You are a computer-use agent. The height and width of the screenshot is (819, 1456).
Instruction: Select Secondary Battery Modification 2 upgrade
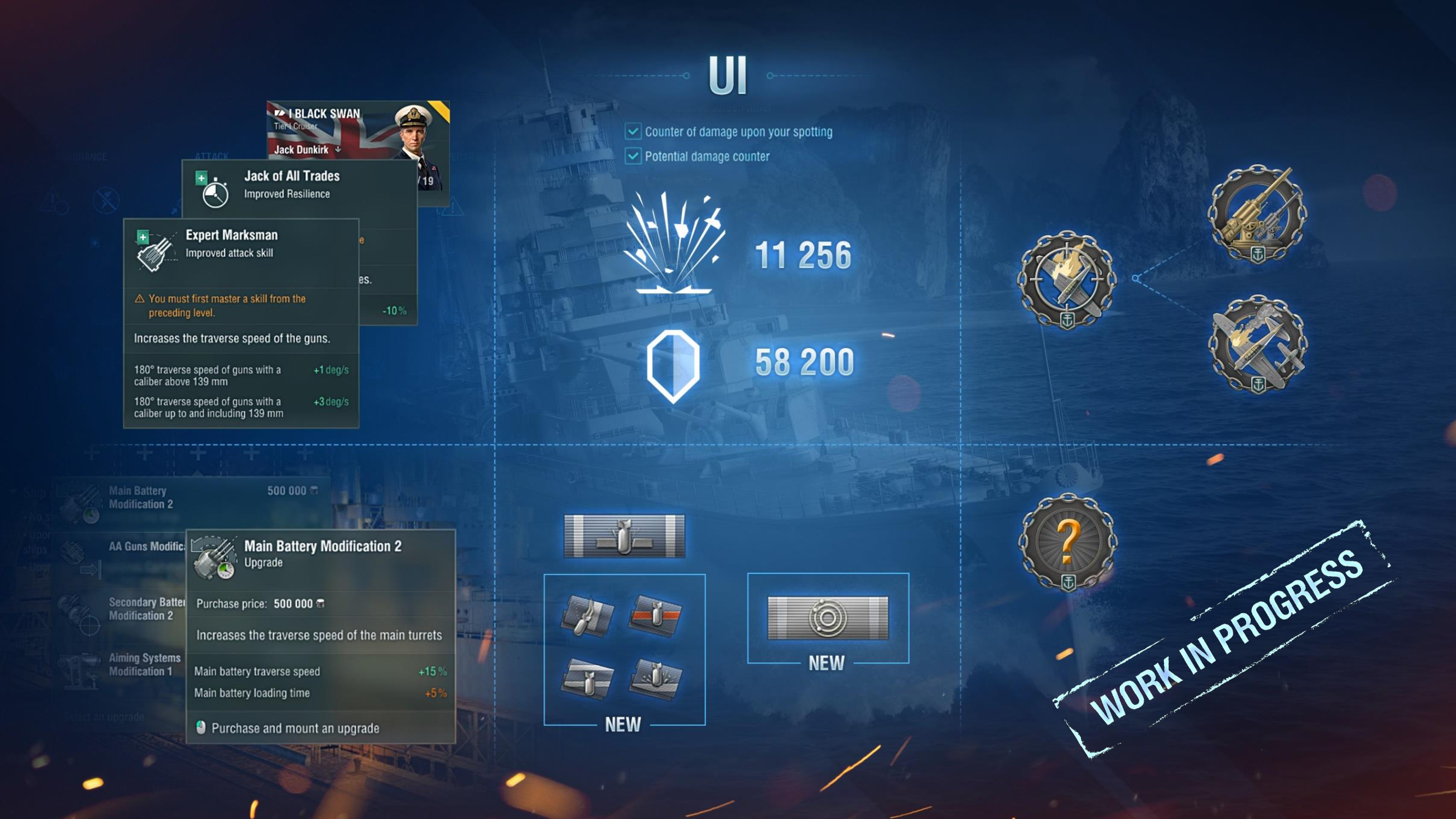pyautogui.click(x=145, y=609)
